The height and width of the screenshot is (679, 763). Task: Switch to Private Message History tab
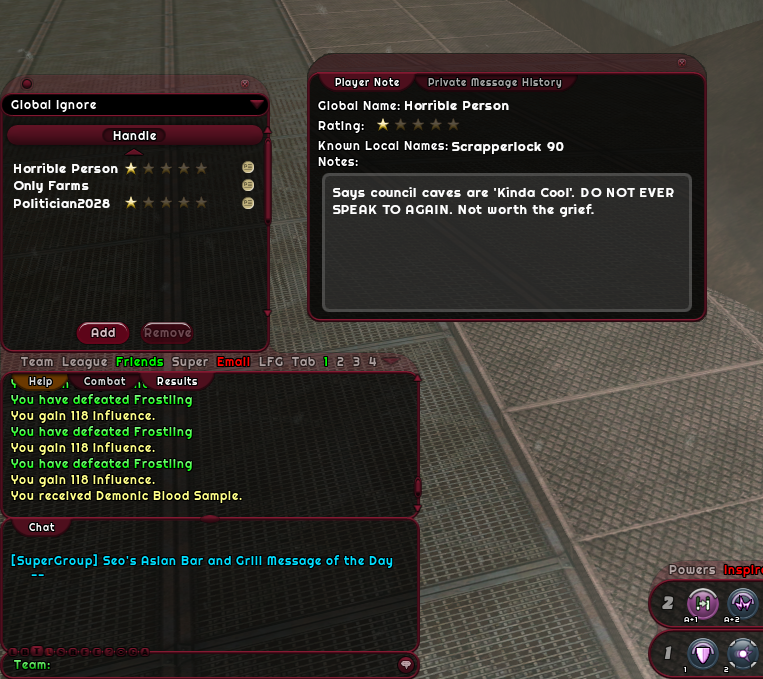[494, 83]
